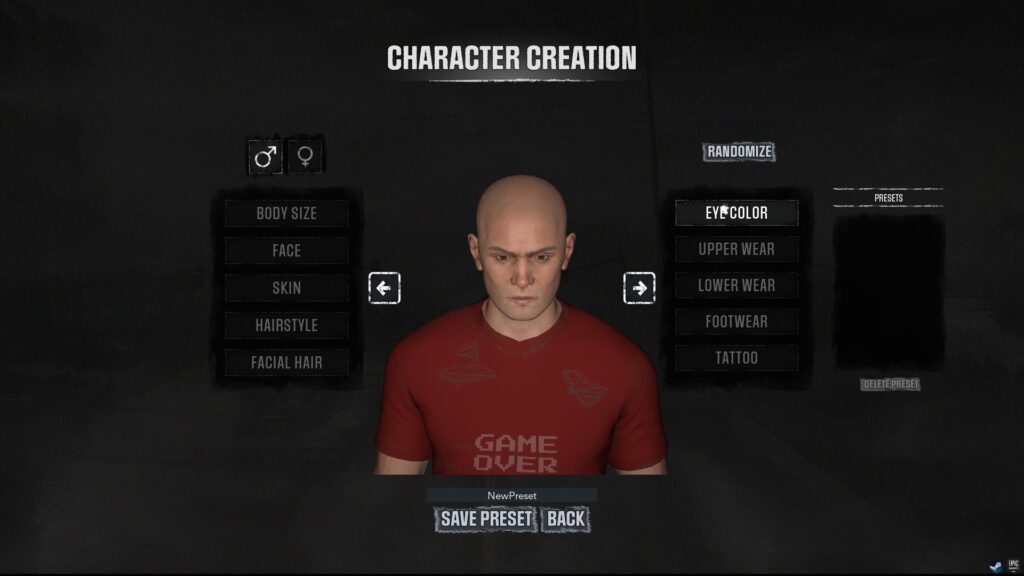Choose the Lower Wear category
The height and width of the screenshot is (576, 1024).
(737, 285)
